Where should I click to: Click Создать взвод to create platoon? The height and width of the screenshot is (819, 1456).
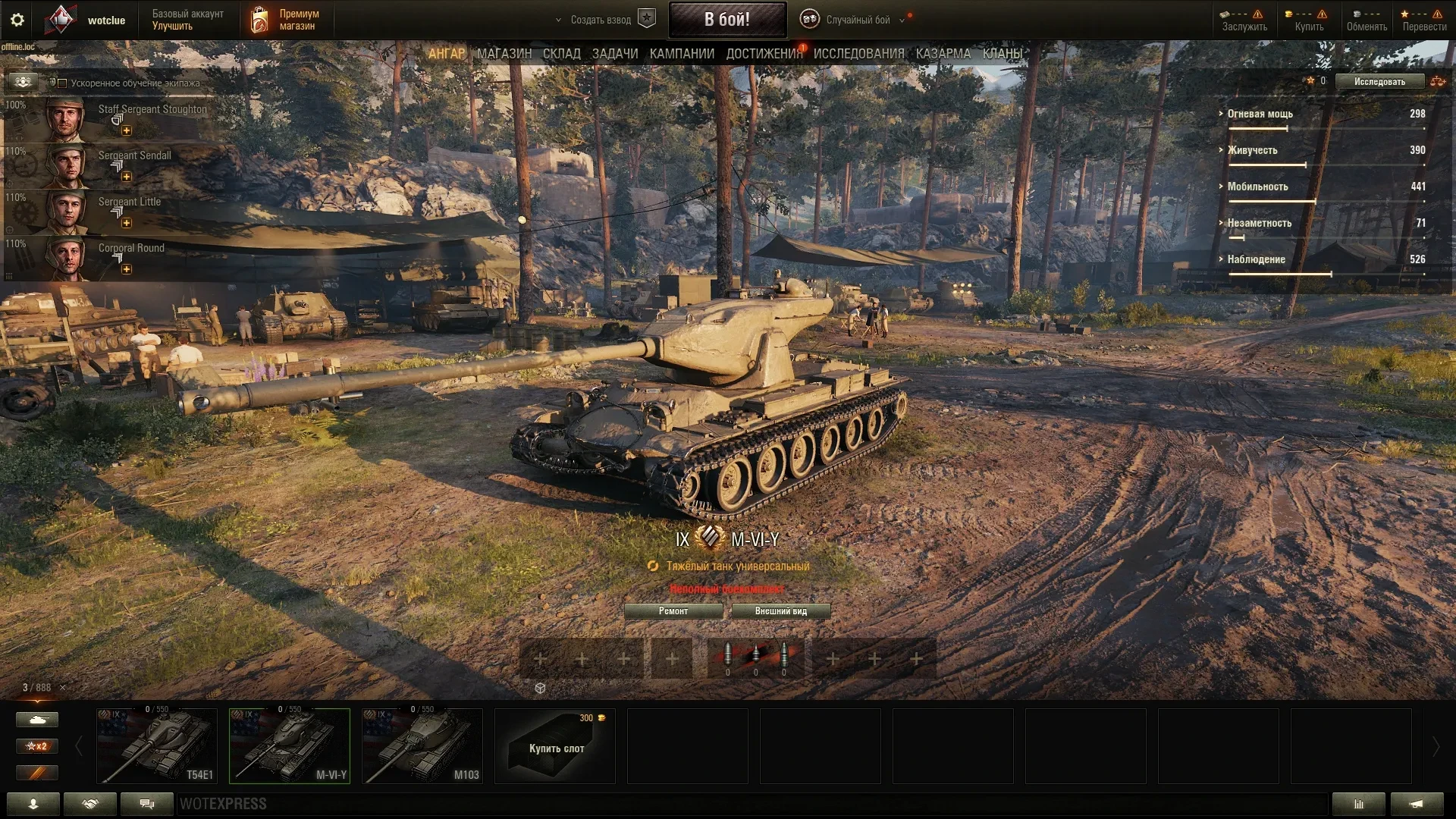click(601, 20)
